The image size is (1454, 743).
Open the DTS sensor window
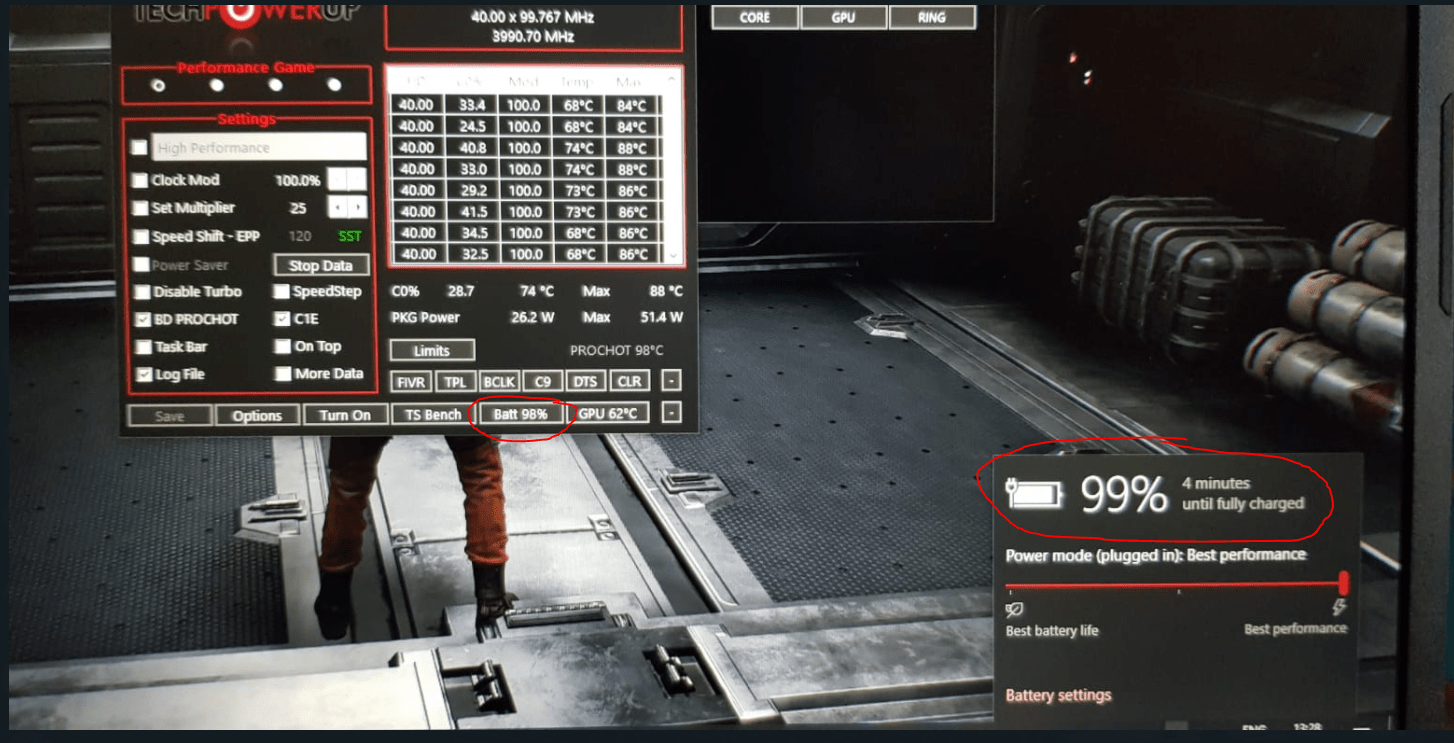click(x=585, y=380)
